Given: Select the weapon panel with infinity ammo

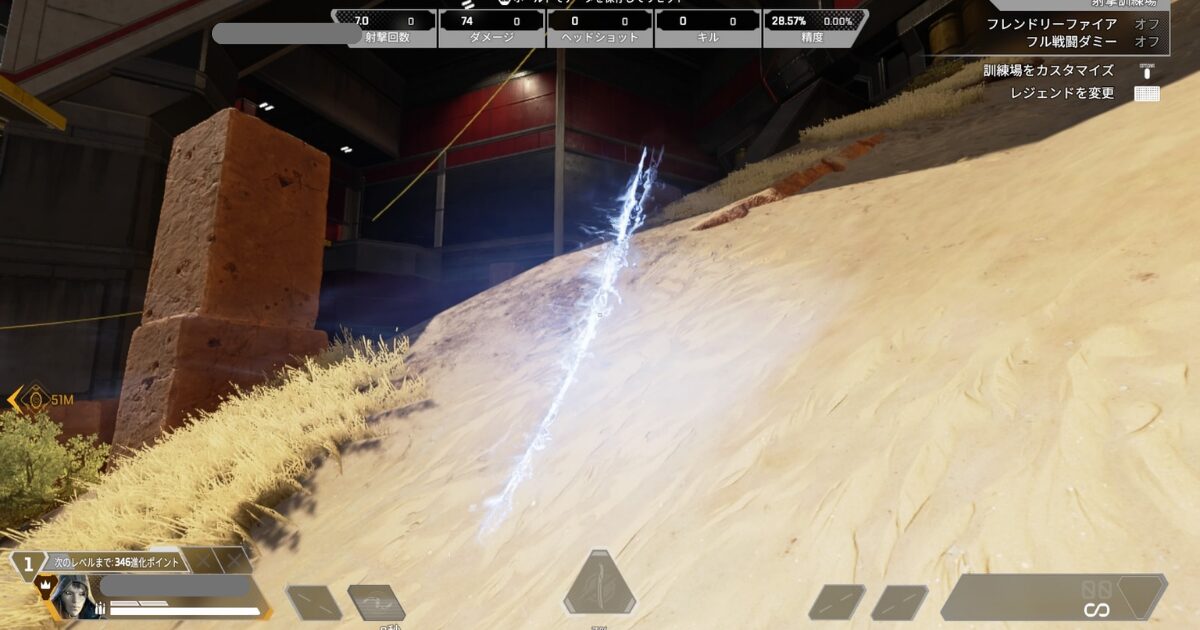Looking at the screenshot, I should pos(1053,596).
